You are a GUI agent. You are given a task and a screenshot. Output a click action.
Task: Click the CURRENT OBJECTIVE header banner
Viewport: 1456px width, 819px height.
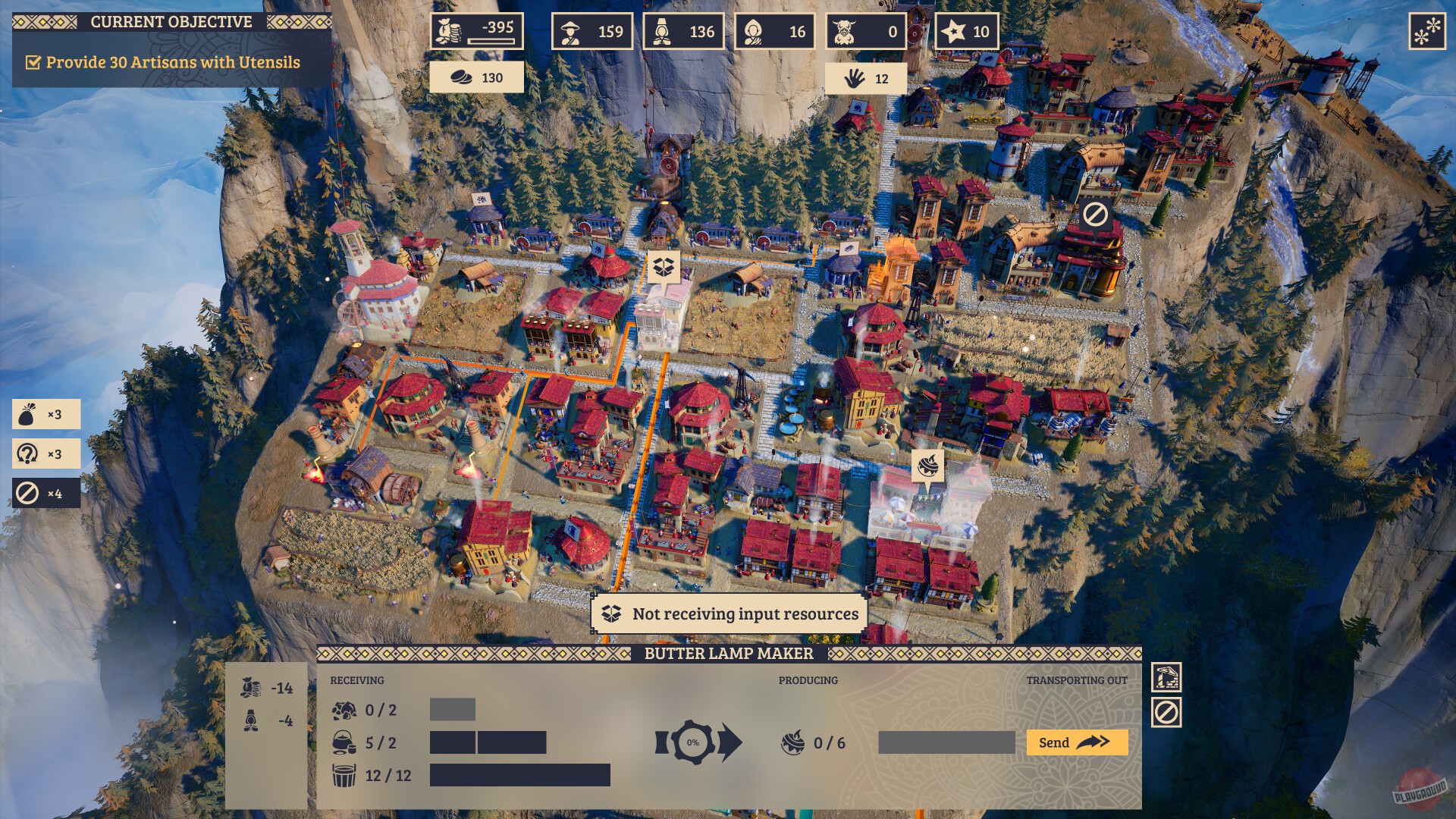tap(171, 22)
